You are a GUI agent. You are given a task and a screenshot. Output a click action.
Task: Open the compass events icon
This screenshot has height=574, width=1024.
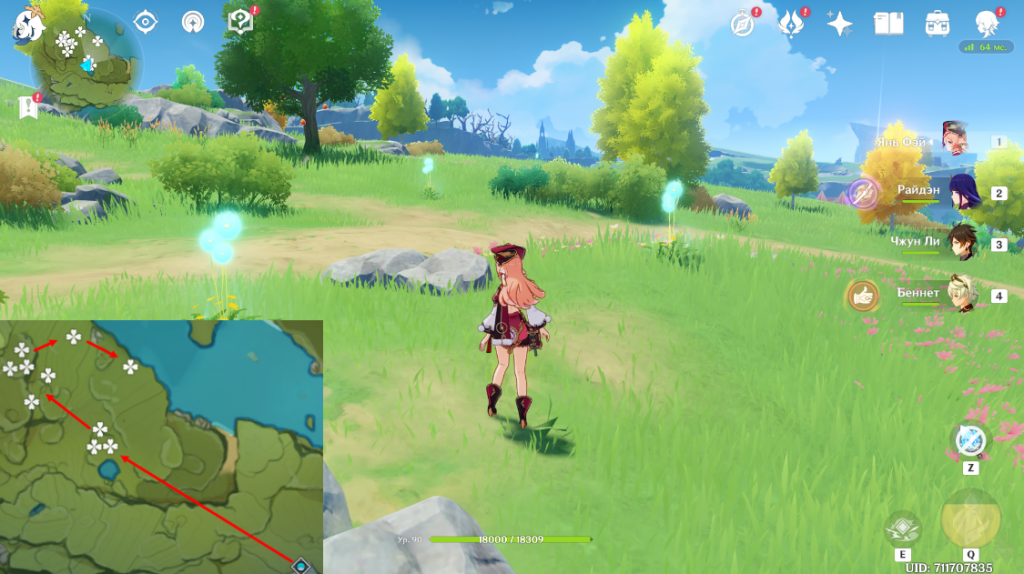click(742, 23)
